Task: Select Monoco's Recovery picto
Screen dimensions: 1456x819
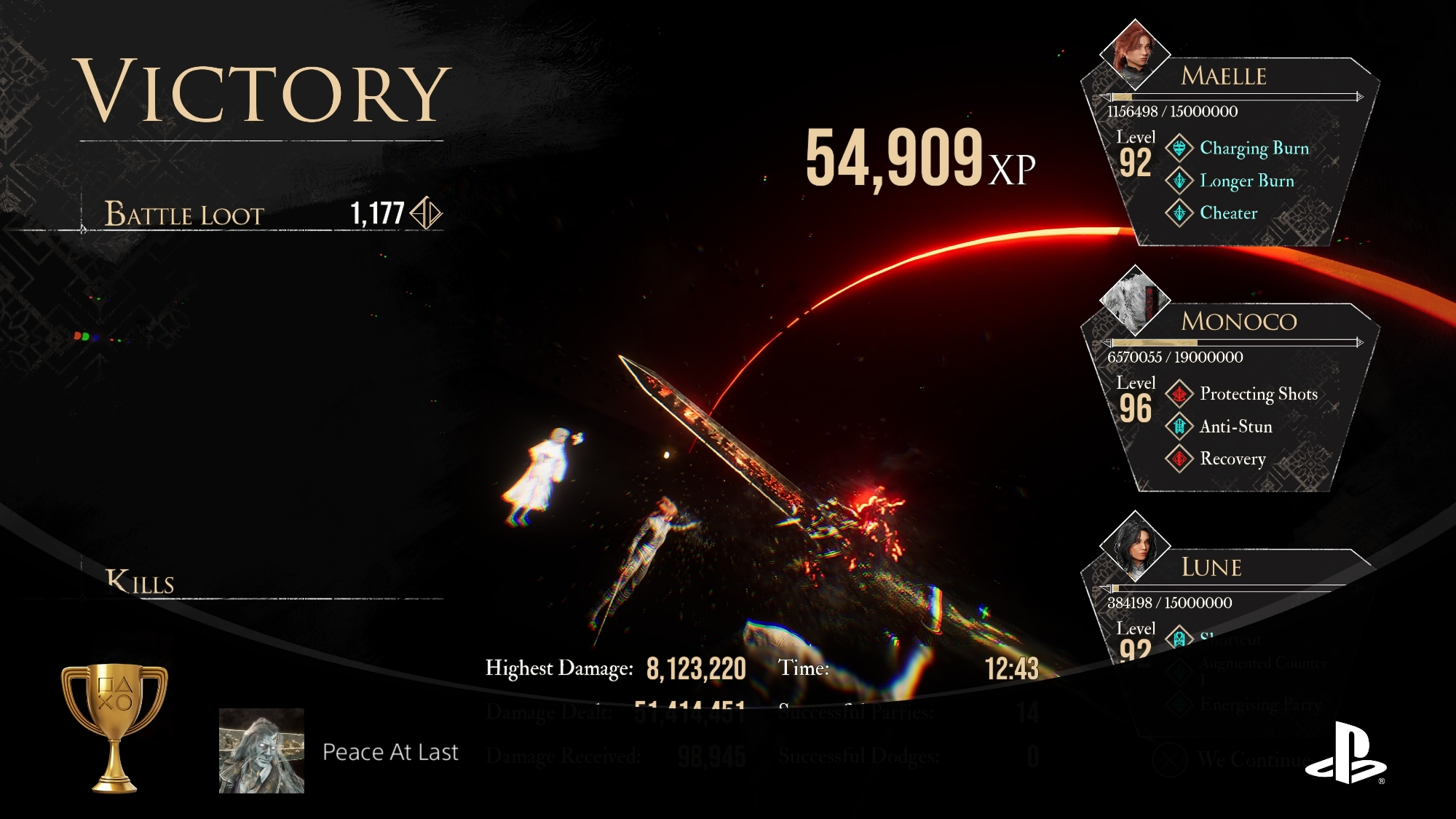Action: 1233,459
